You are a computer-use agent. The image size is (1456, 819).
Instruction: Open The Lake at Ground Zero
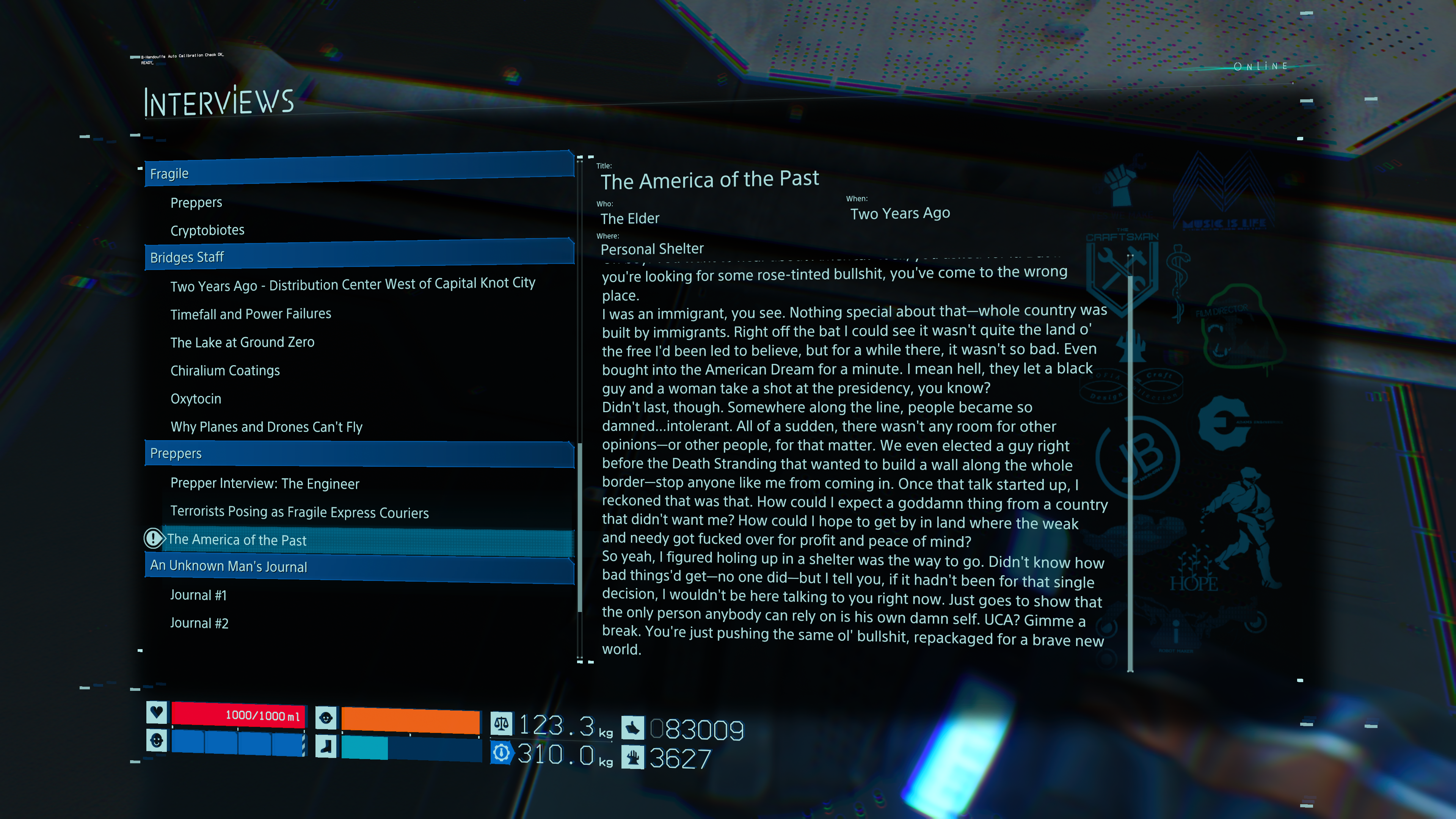pos(243,342)
